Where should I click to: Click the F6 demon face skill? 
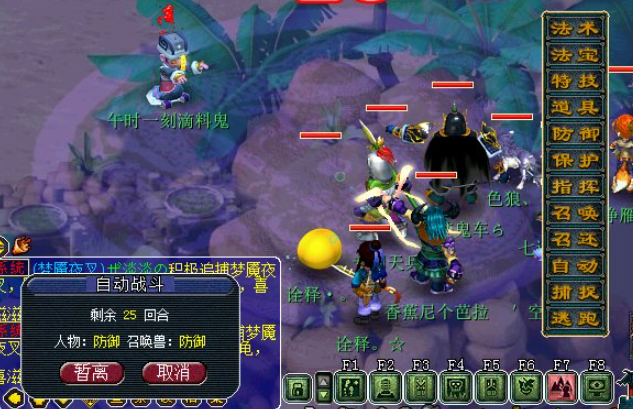point(527,388)
